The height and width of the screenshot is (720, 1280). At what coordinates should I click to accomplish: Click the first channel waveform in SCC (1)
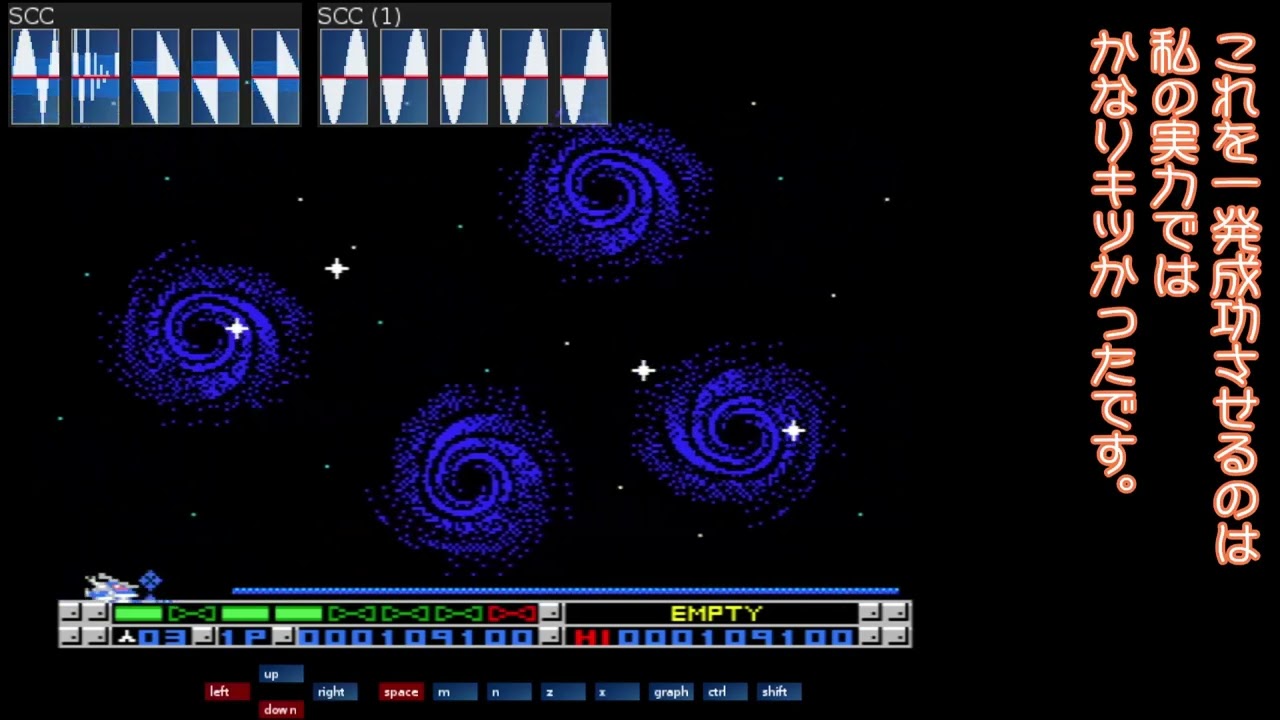click(x=343, y=77)
